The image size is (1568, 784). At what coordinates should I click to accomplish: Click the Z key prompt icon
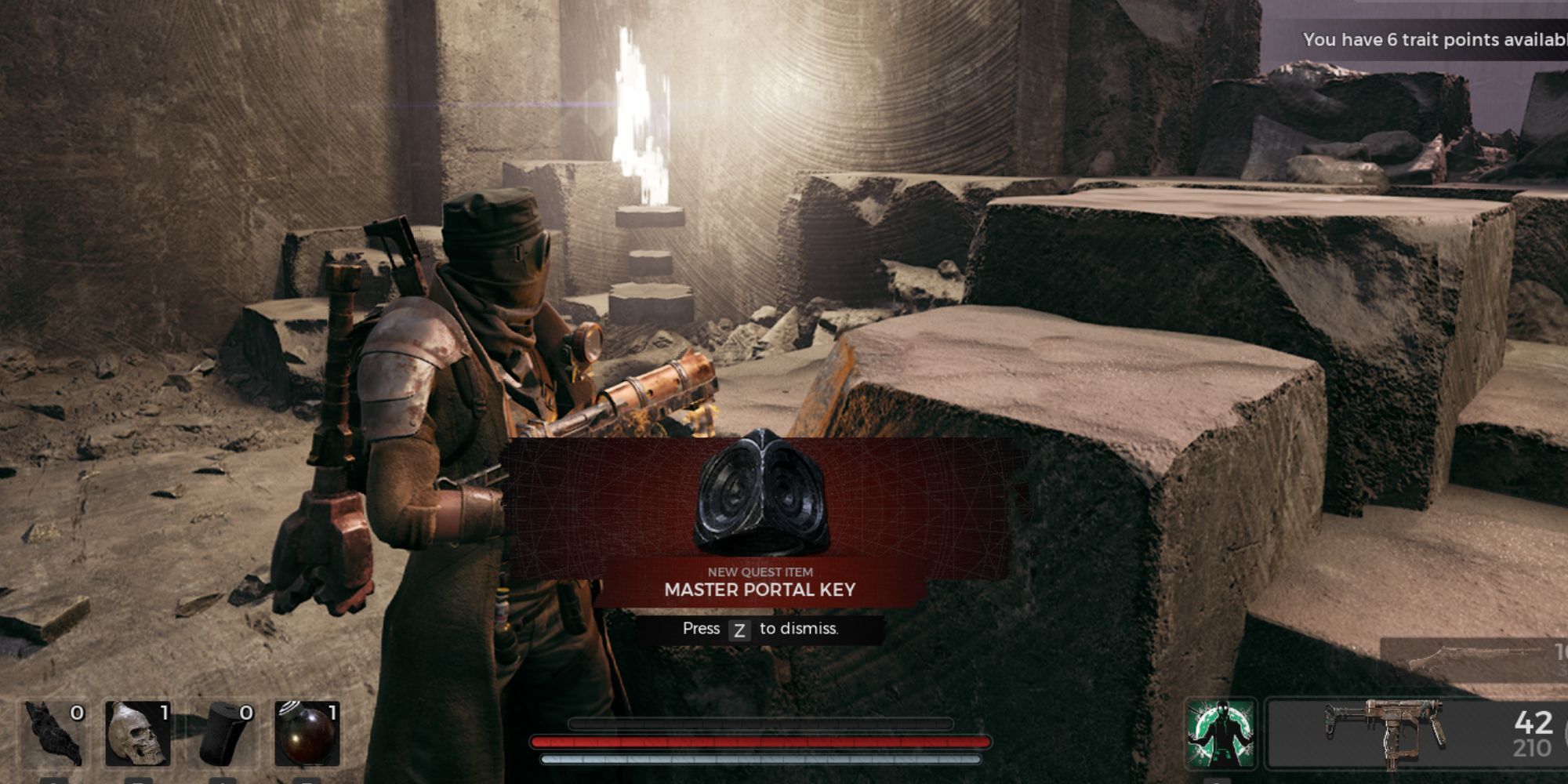(740, 629)
